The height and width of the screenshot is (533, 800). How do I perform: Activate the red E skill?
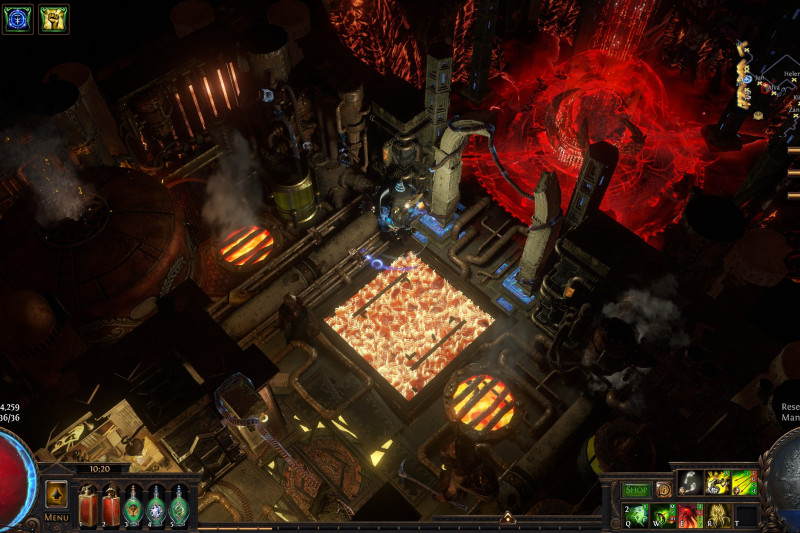tap(692, 516)
